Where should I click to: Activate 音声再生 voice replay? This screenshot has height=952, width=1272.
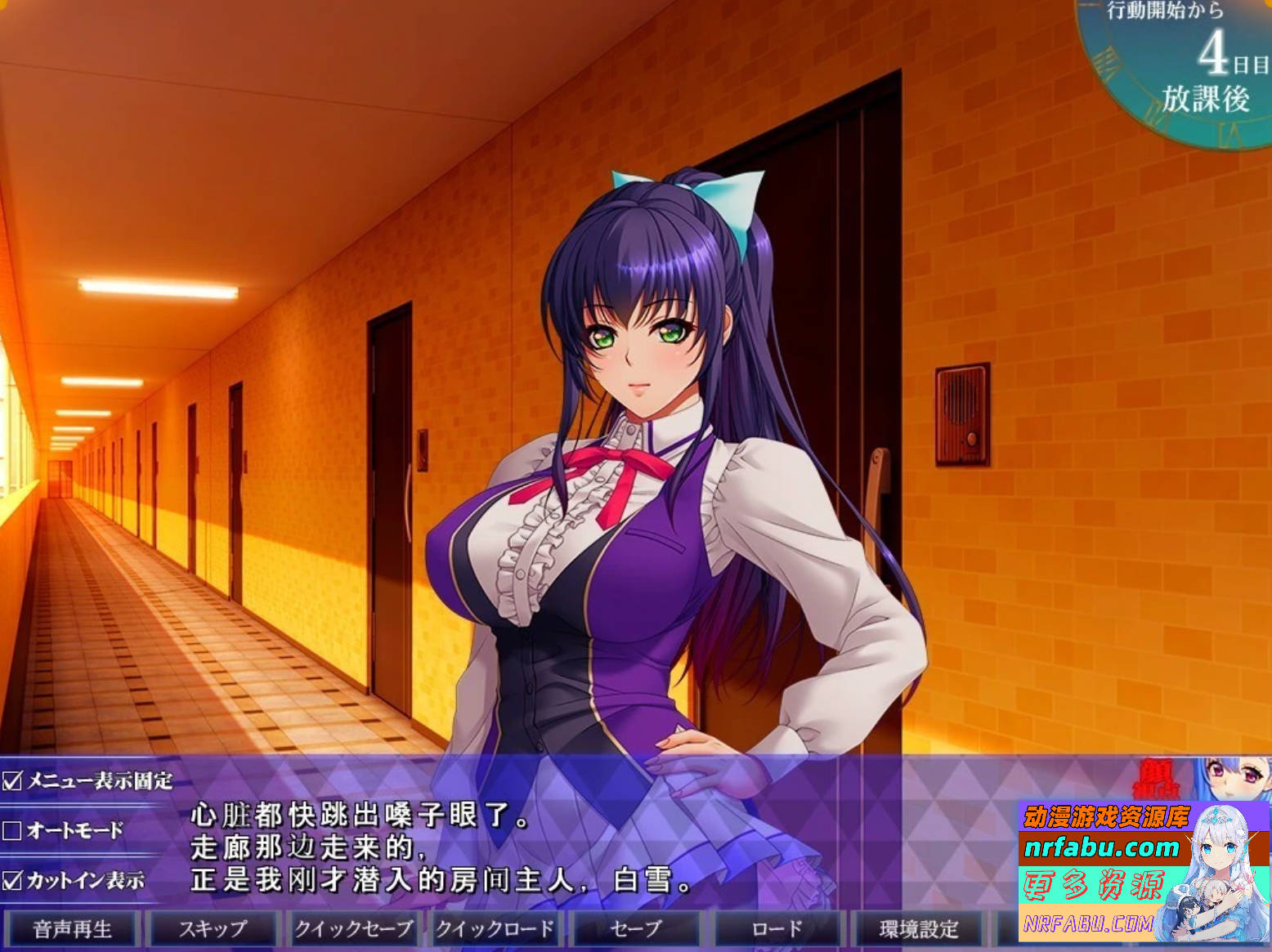[72, 929]
